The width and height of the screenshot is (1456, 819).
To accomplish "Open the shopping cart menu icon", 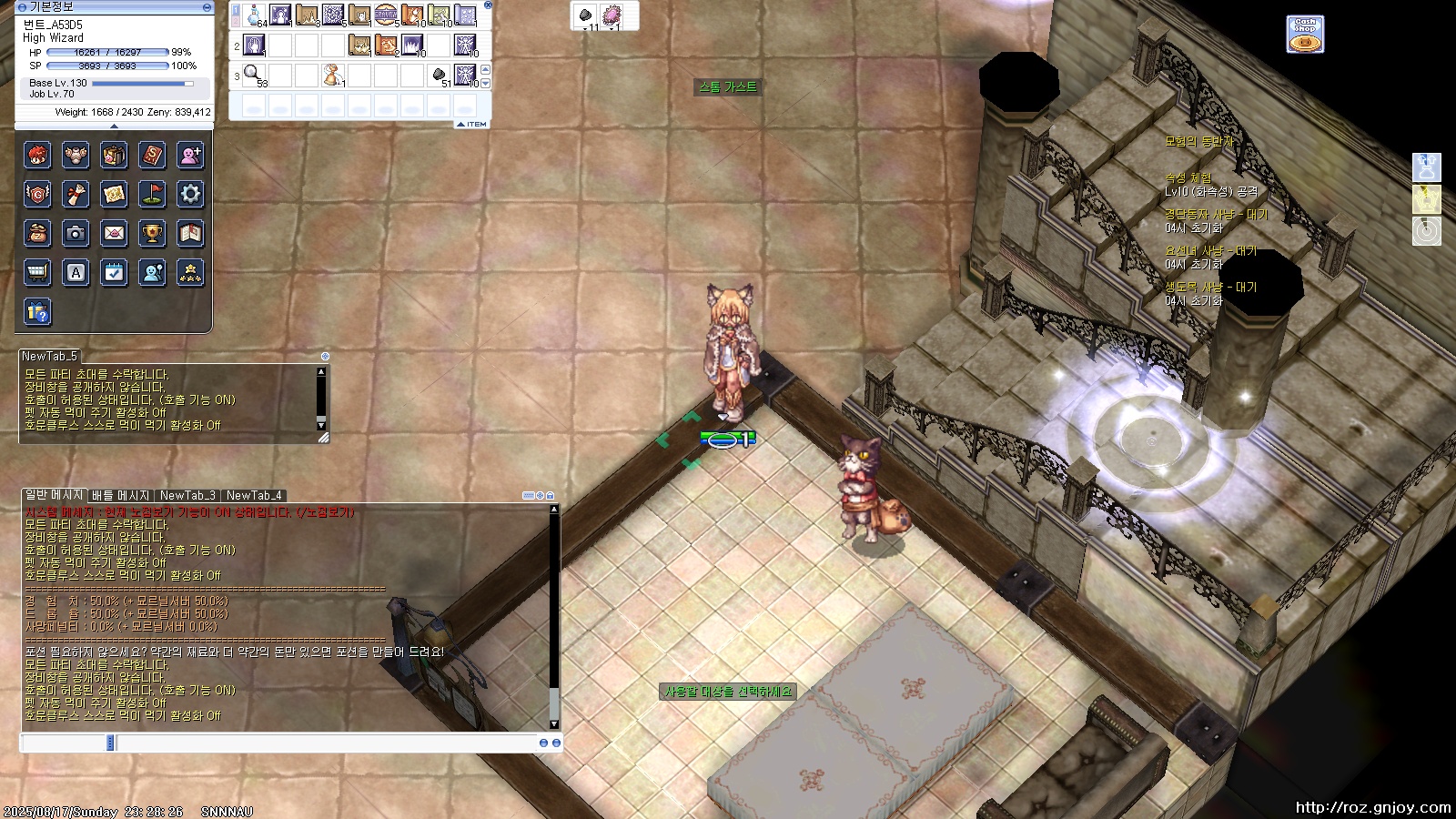I will pyautogui.click(x=37, y=273).
